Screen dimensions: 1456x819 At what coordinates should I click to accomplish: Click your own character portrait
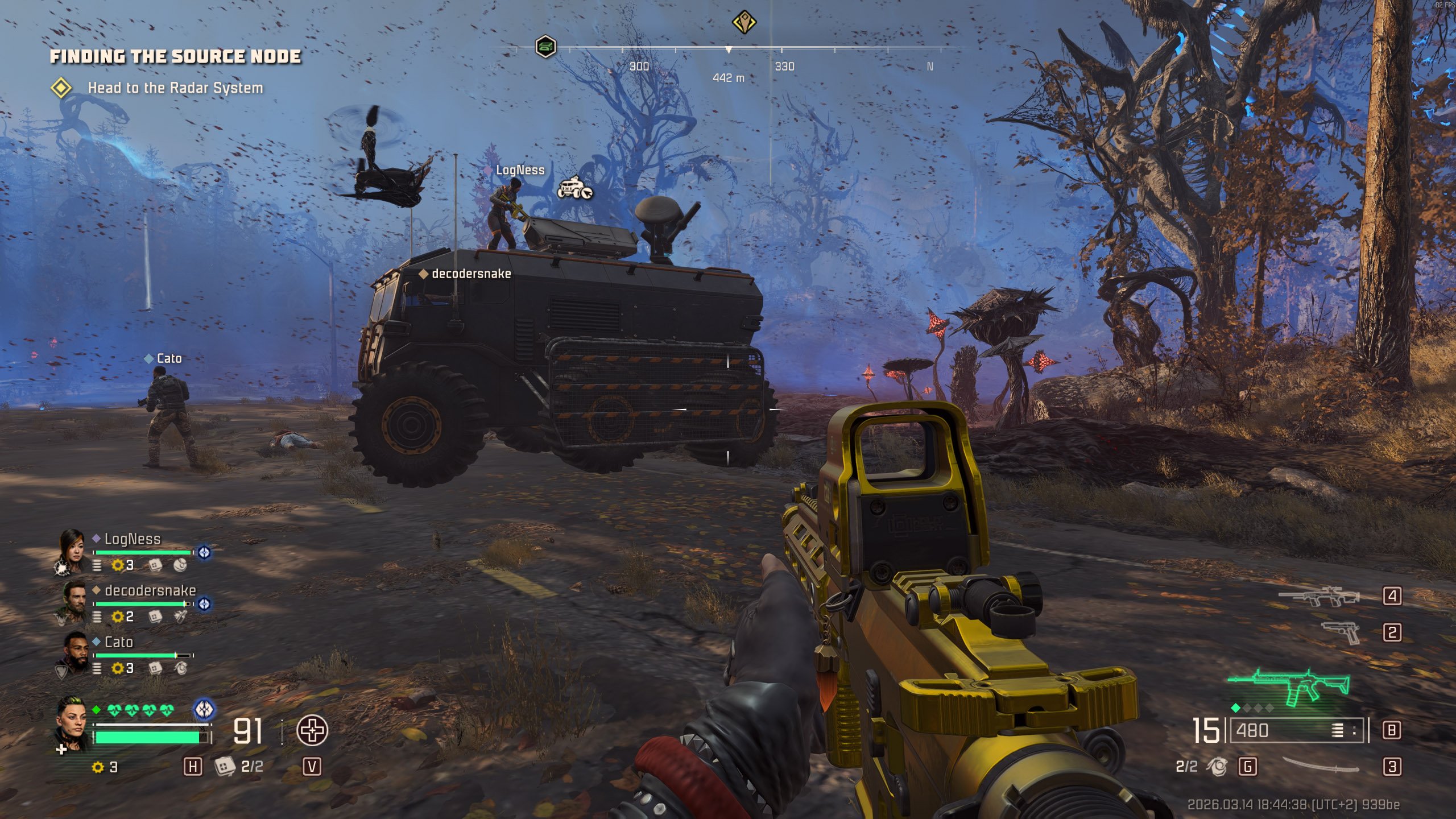pos(73,724)
